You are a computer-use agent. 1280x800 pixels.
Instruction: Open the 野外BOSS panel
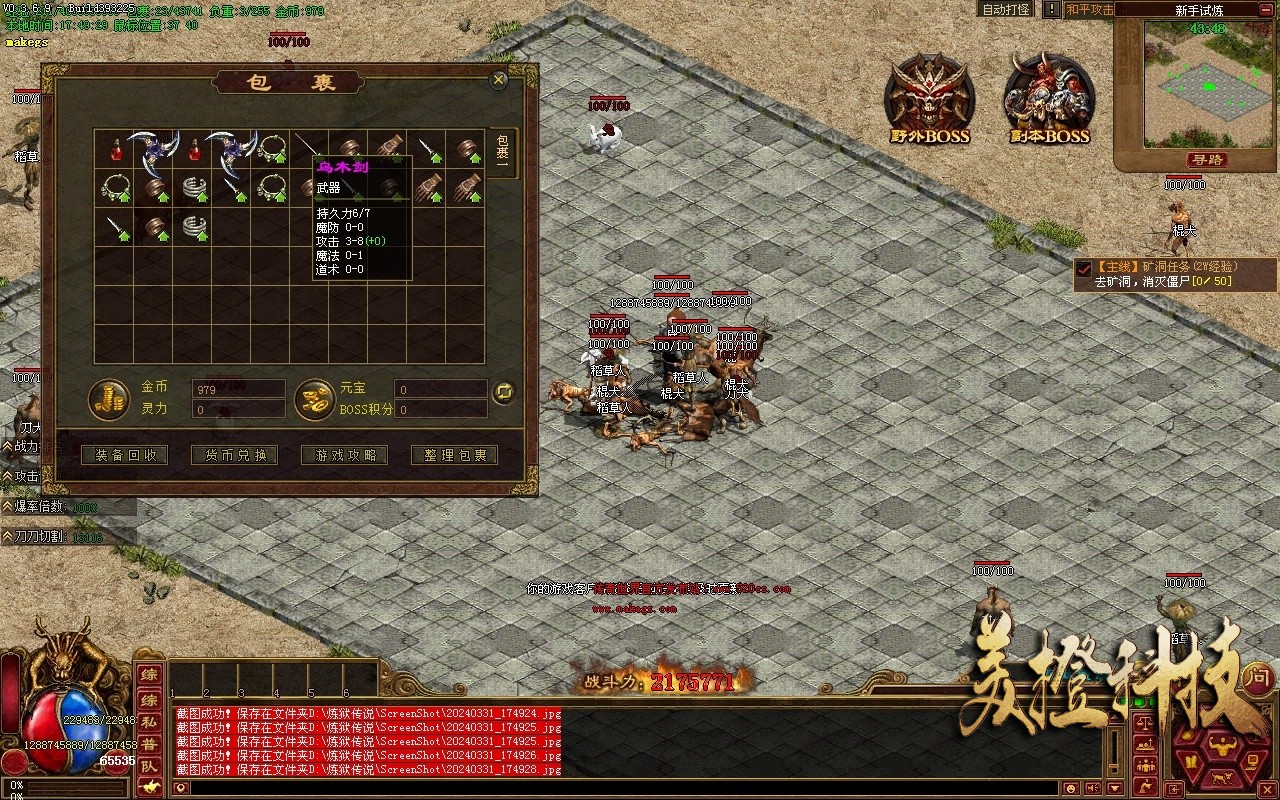(929, 99)
